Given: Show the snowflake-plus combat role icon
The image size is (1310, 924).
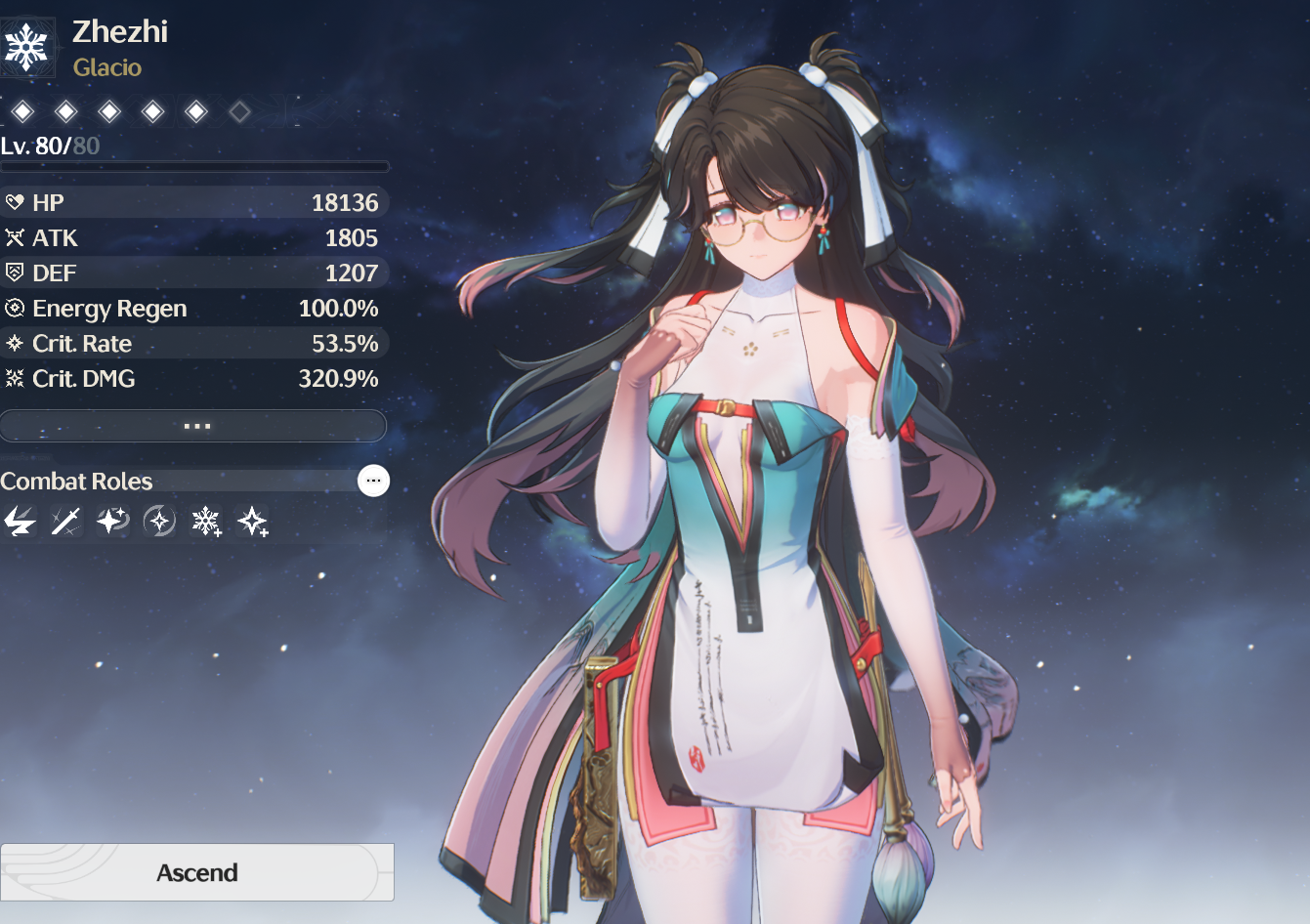Looking at the screenshot, I should tap(206, 522).
